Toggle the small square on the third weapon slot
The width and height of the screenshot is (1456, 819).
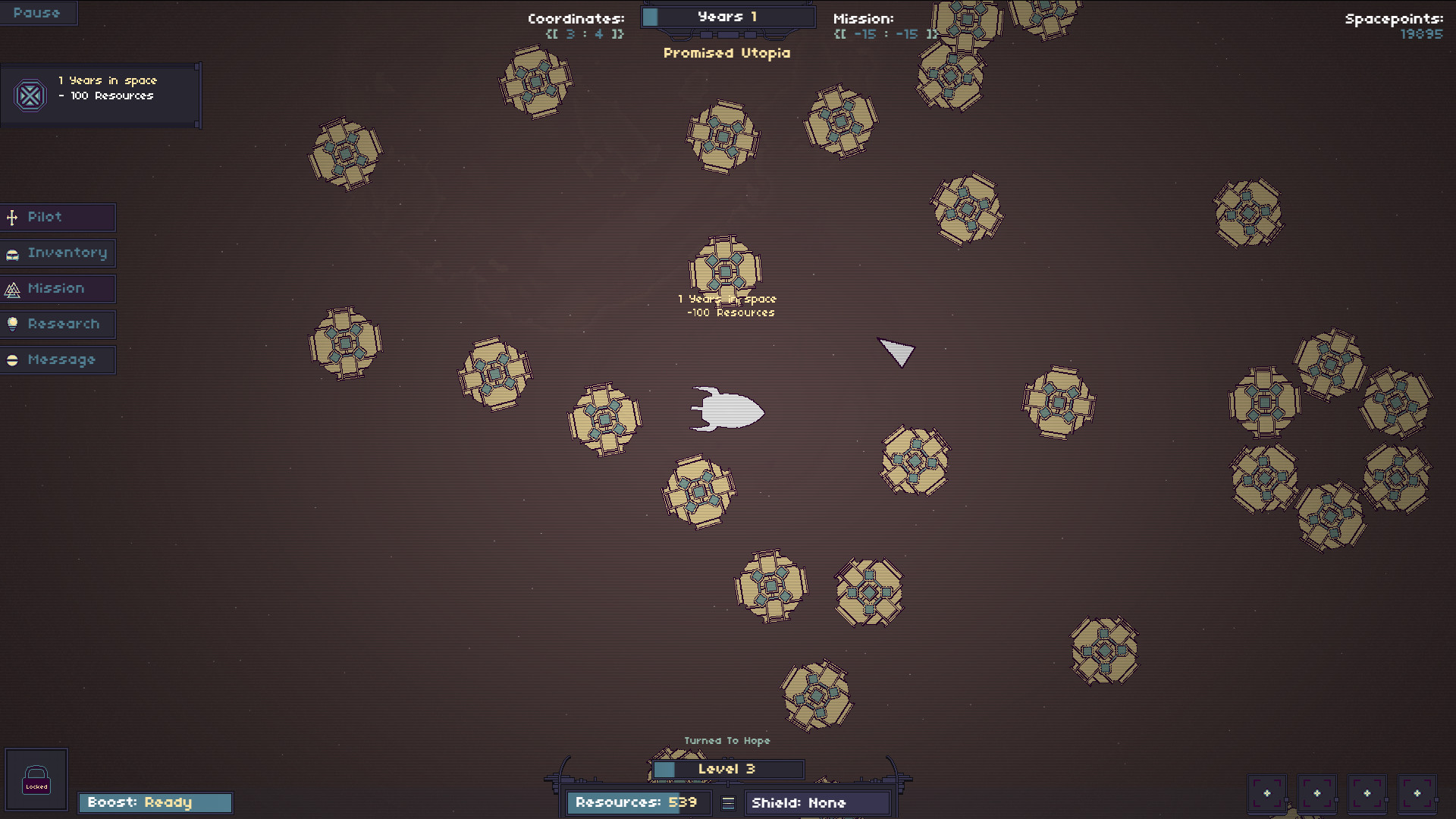point(1386,799)
